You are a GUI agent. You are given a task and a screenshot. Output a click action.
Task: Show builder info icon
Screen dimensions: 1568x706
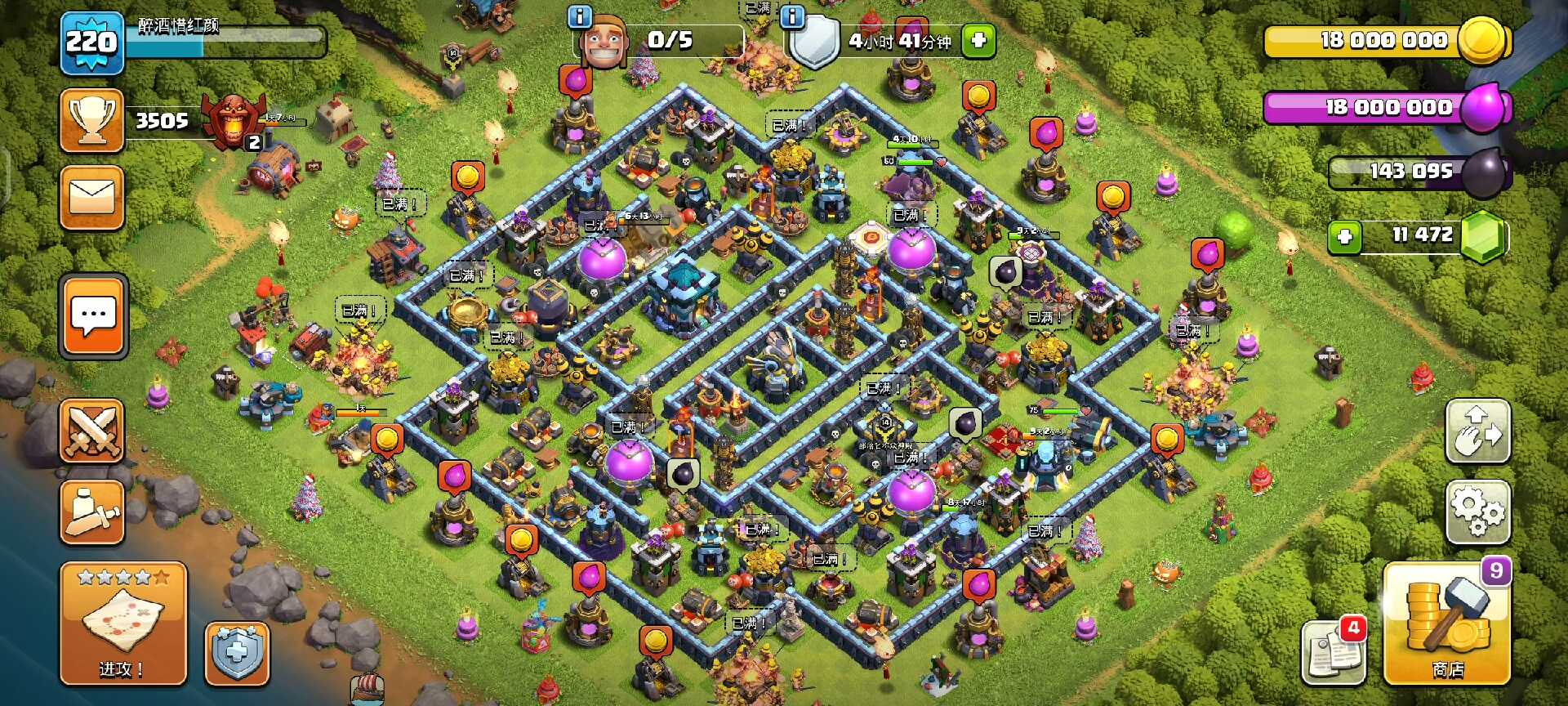[579, 16]
